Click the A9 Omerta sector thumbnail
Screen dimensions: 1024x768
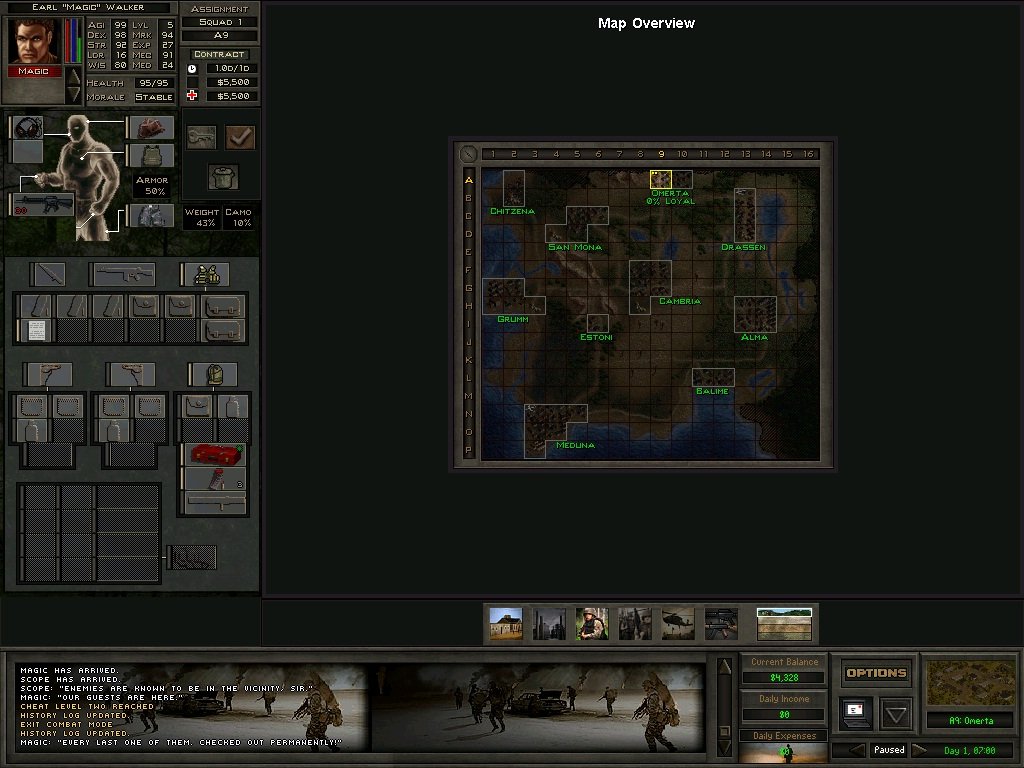point(971,682)
